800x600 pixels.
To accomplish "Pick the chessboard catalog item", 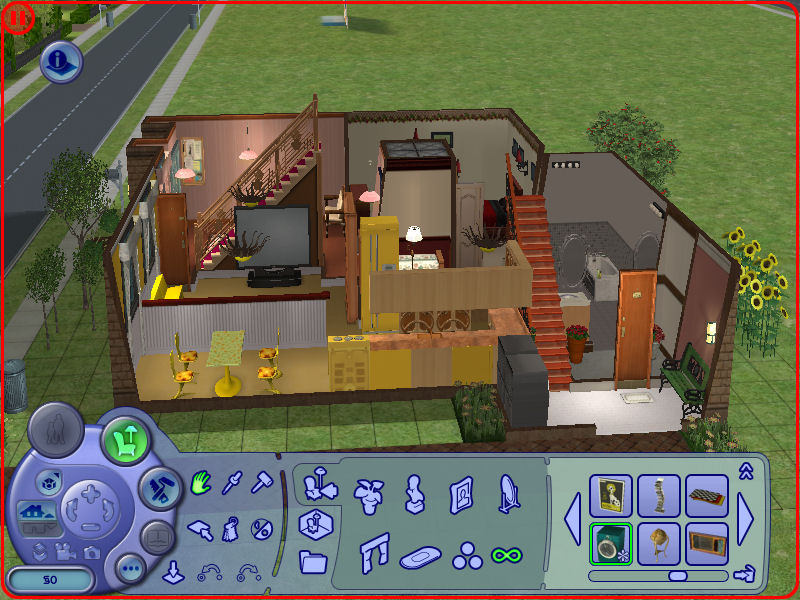I will click(707, 495).
